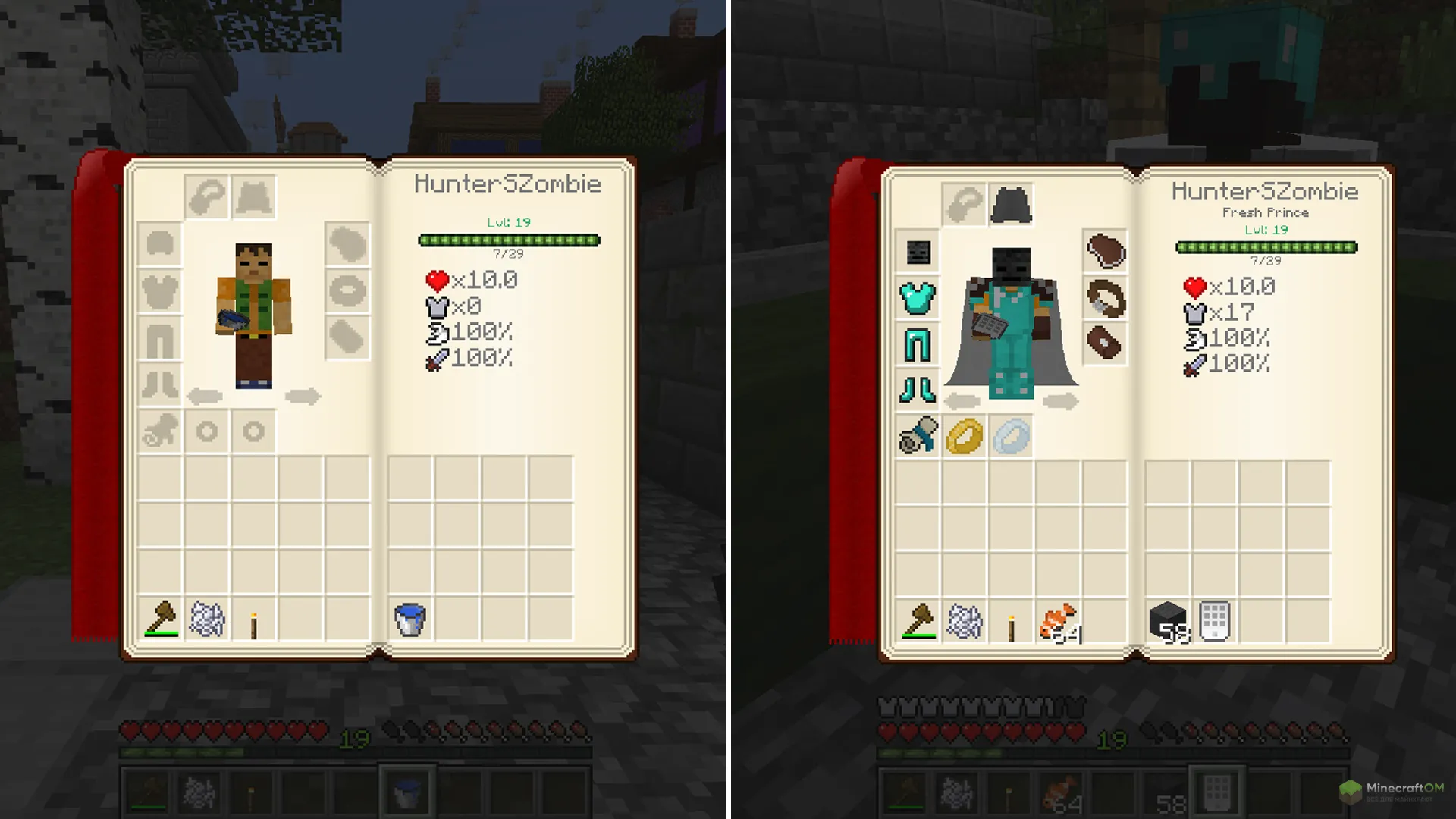Screen dimensions: 1456x819
Task: Open the MinecraftOM watermark logo
Action: coord(1392,792)
